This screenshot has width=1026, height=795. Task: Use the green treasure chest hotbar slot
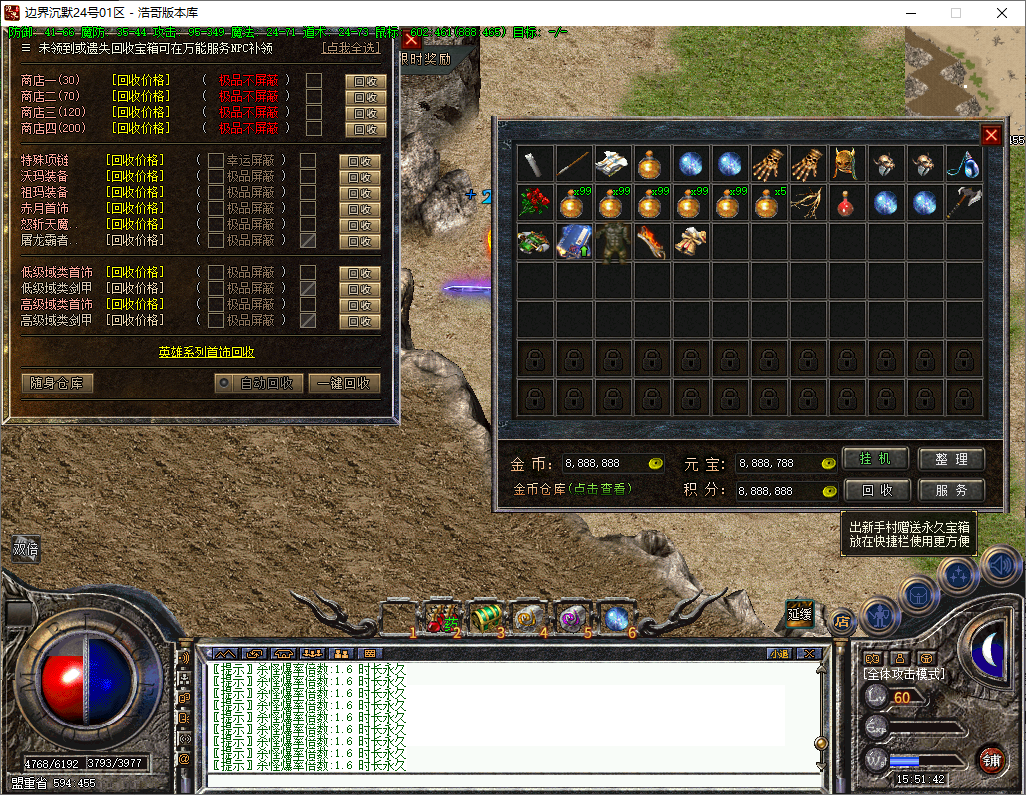pos(486,617)
